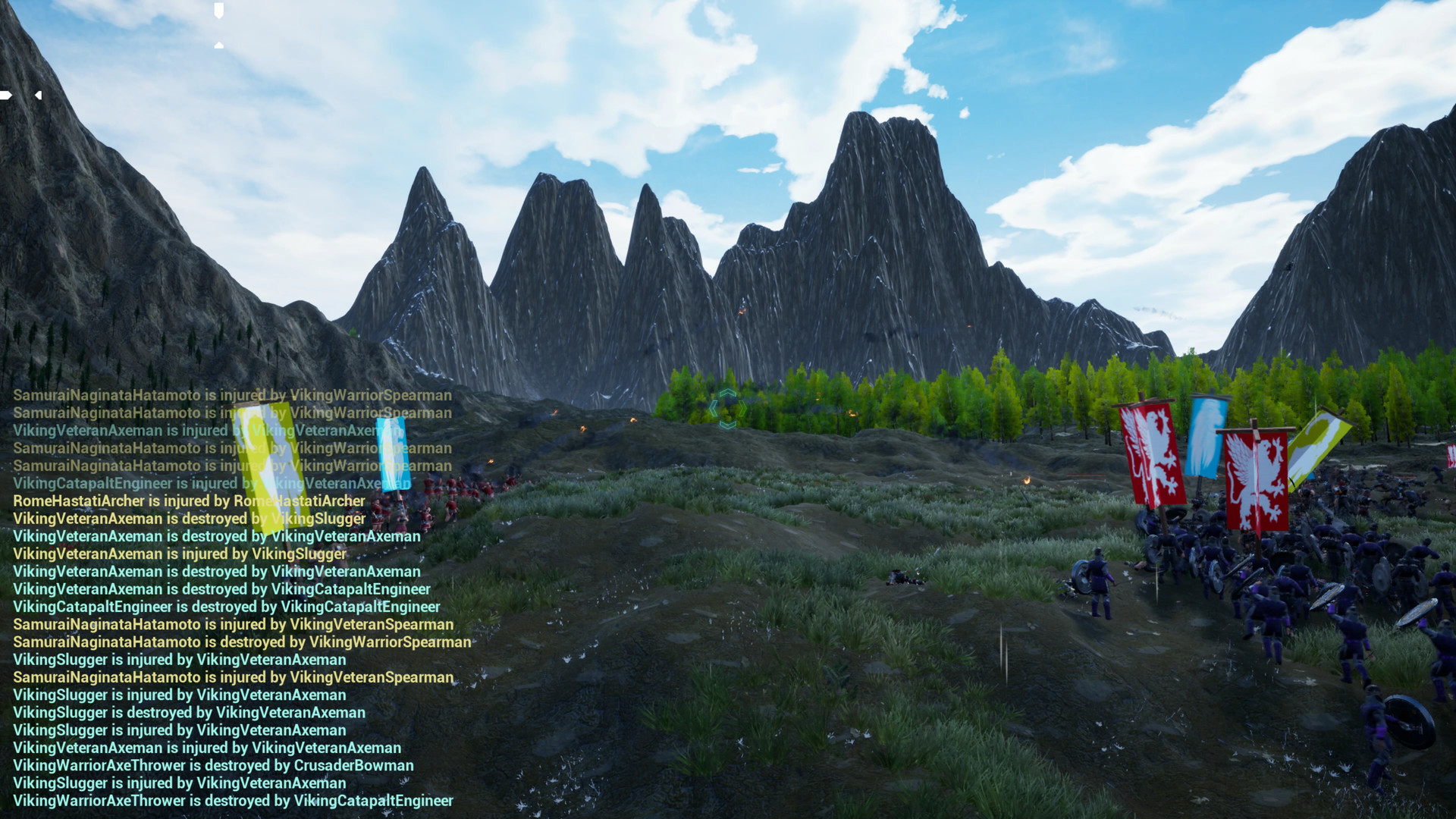1456x819 pixels.
Task: Toggle the upward chevron of the selection reticle
Action: [728, 392]
